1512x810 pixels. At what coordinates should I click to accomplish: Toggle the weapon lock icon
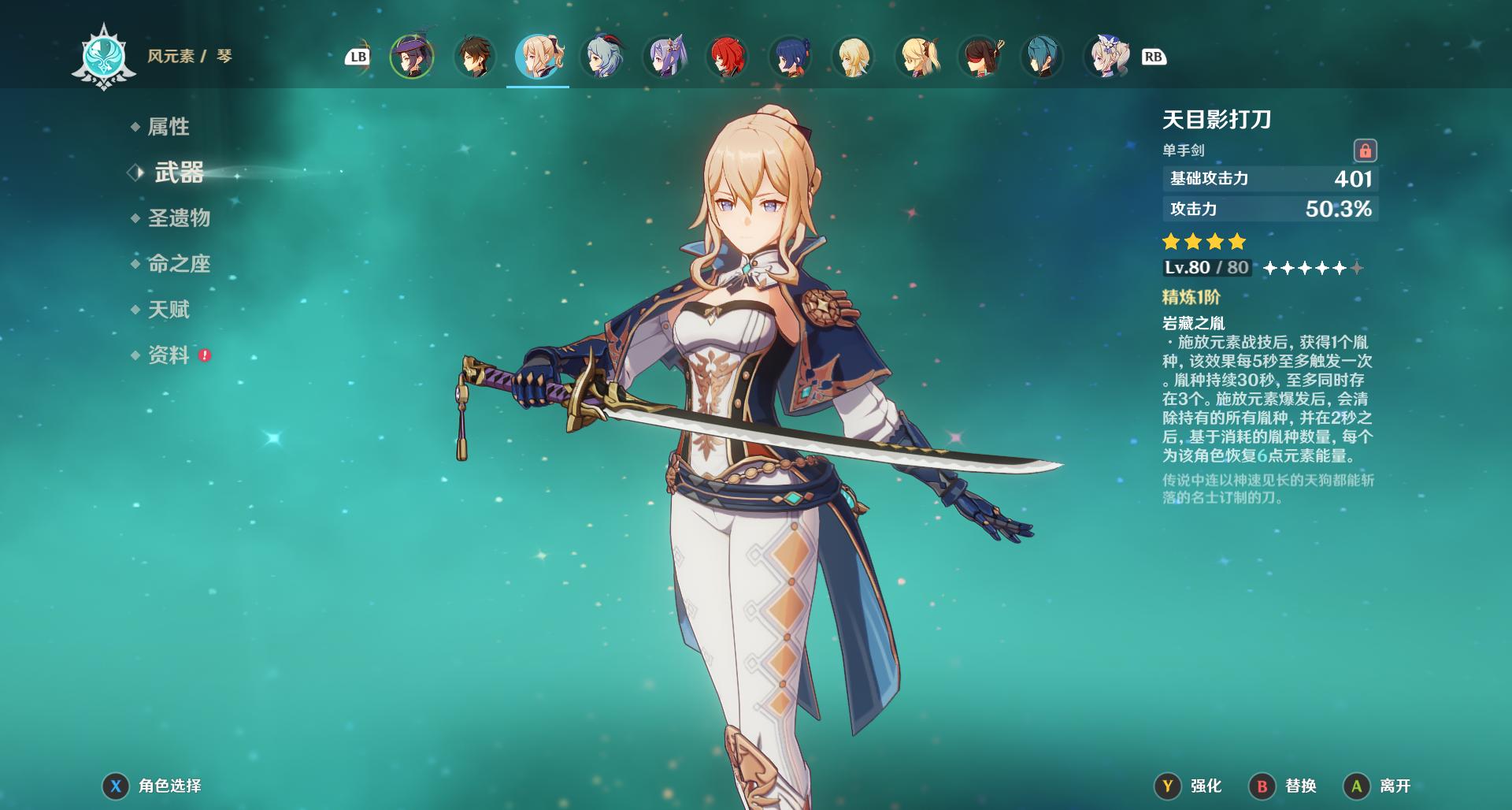pos(1365,150)
